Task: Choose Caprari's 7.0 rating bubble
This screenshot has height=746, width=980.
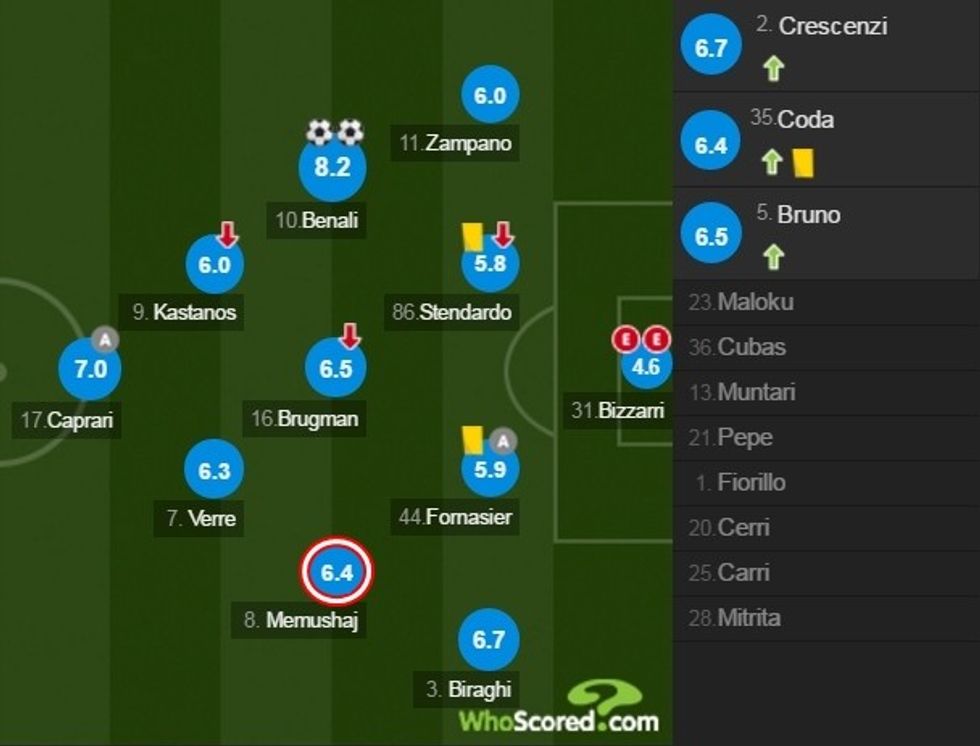Action: click(90, 368)
